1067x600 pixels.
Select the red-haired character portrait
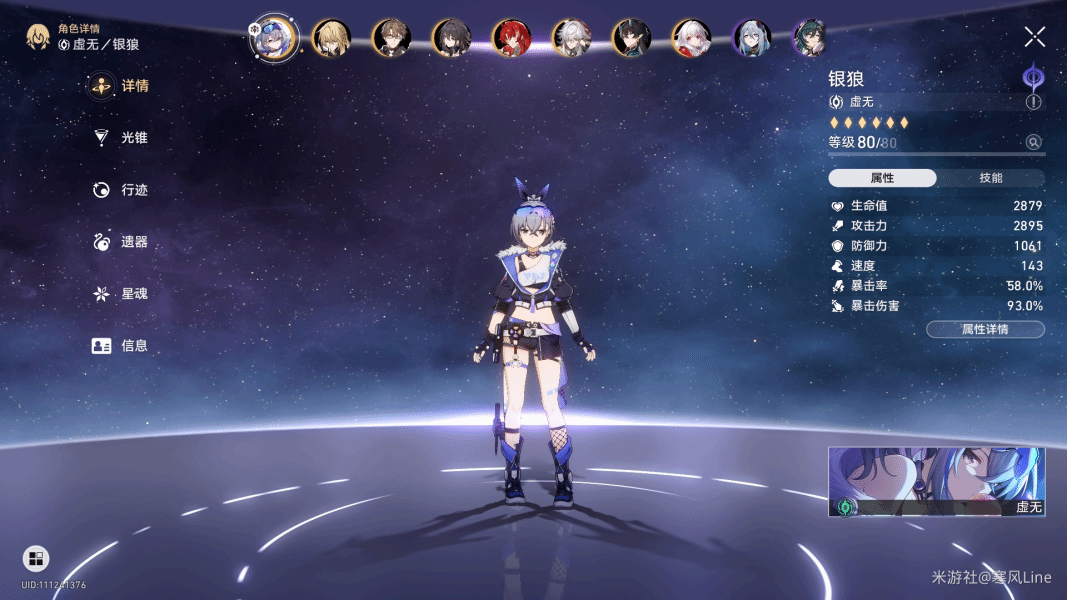click(x=511, y=38)
